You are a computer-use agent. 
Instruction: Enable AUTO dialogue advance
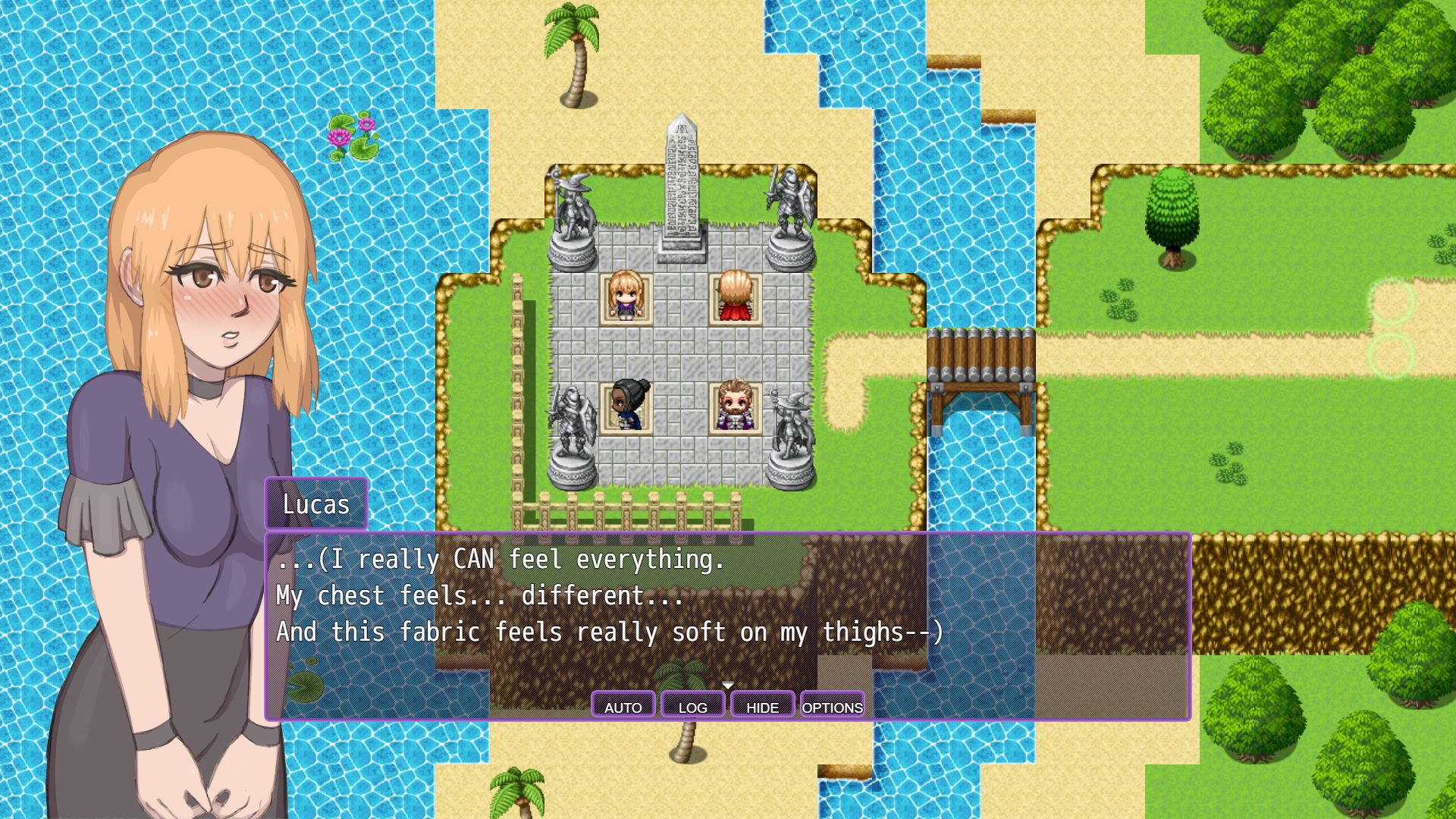click(623, 706)
